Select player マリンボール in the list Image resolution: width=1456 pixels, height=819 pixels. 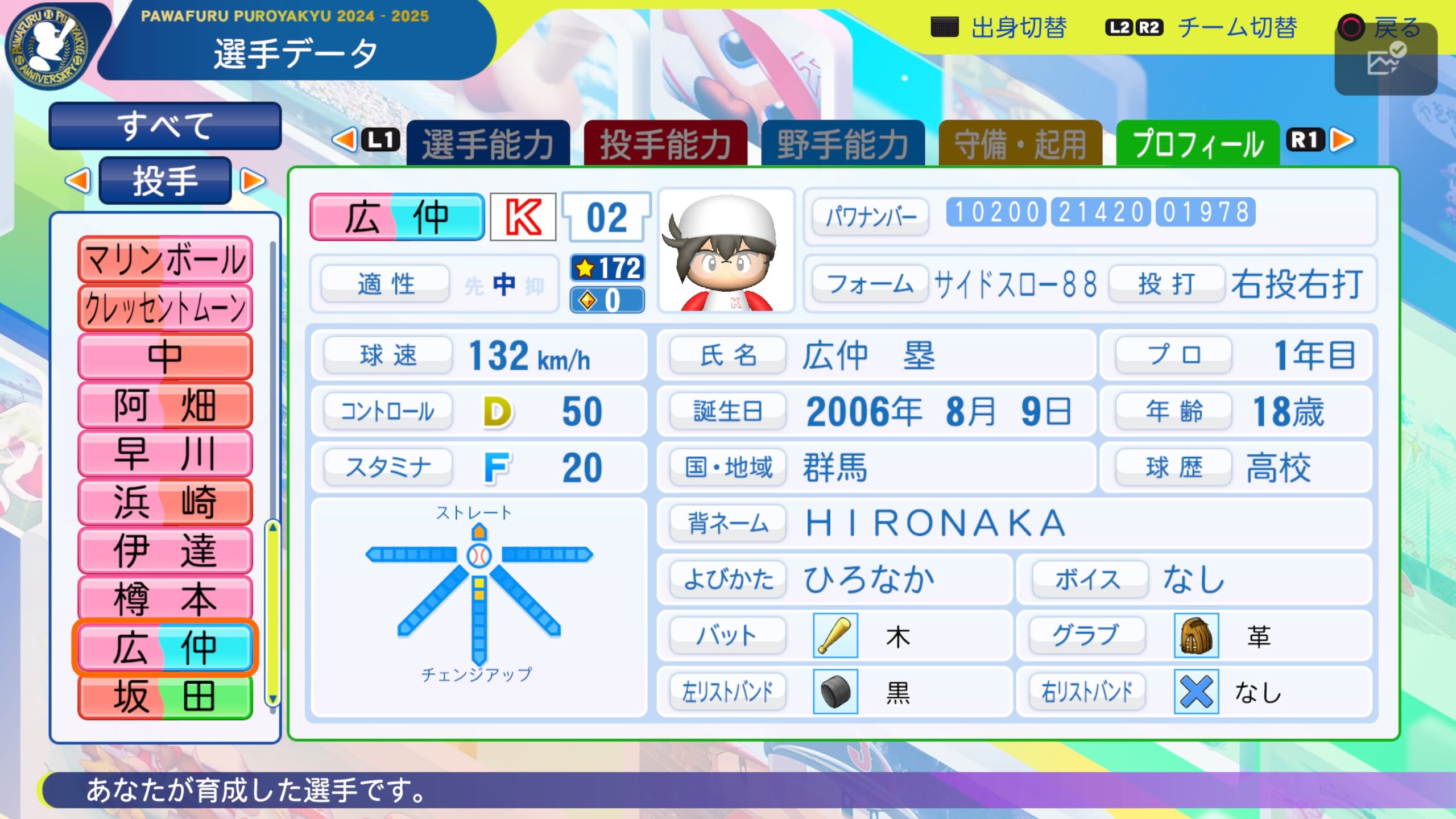click(x=165, y=260)
